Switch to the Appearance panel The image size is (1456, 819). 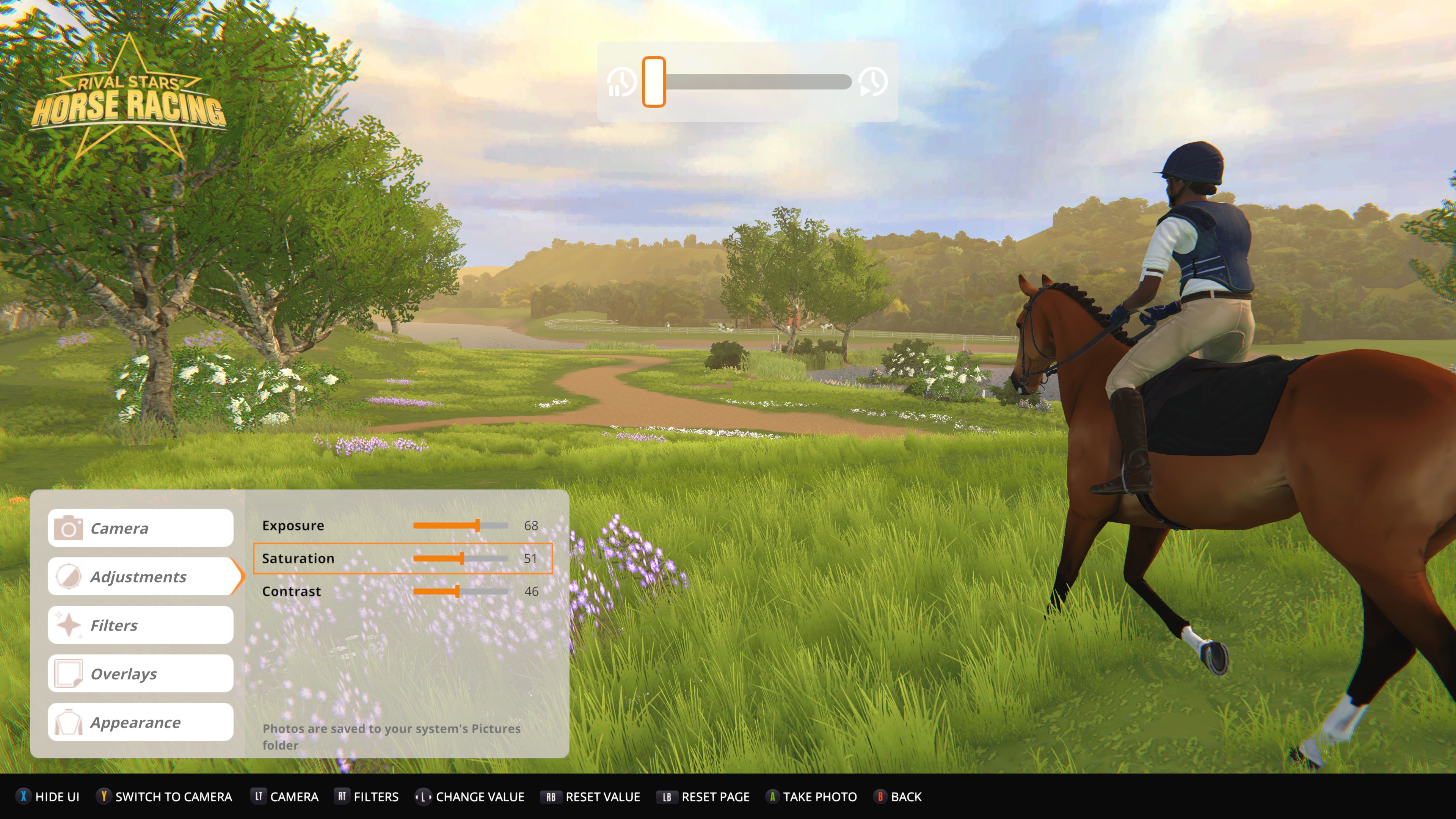tap(141, 722)
